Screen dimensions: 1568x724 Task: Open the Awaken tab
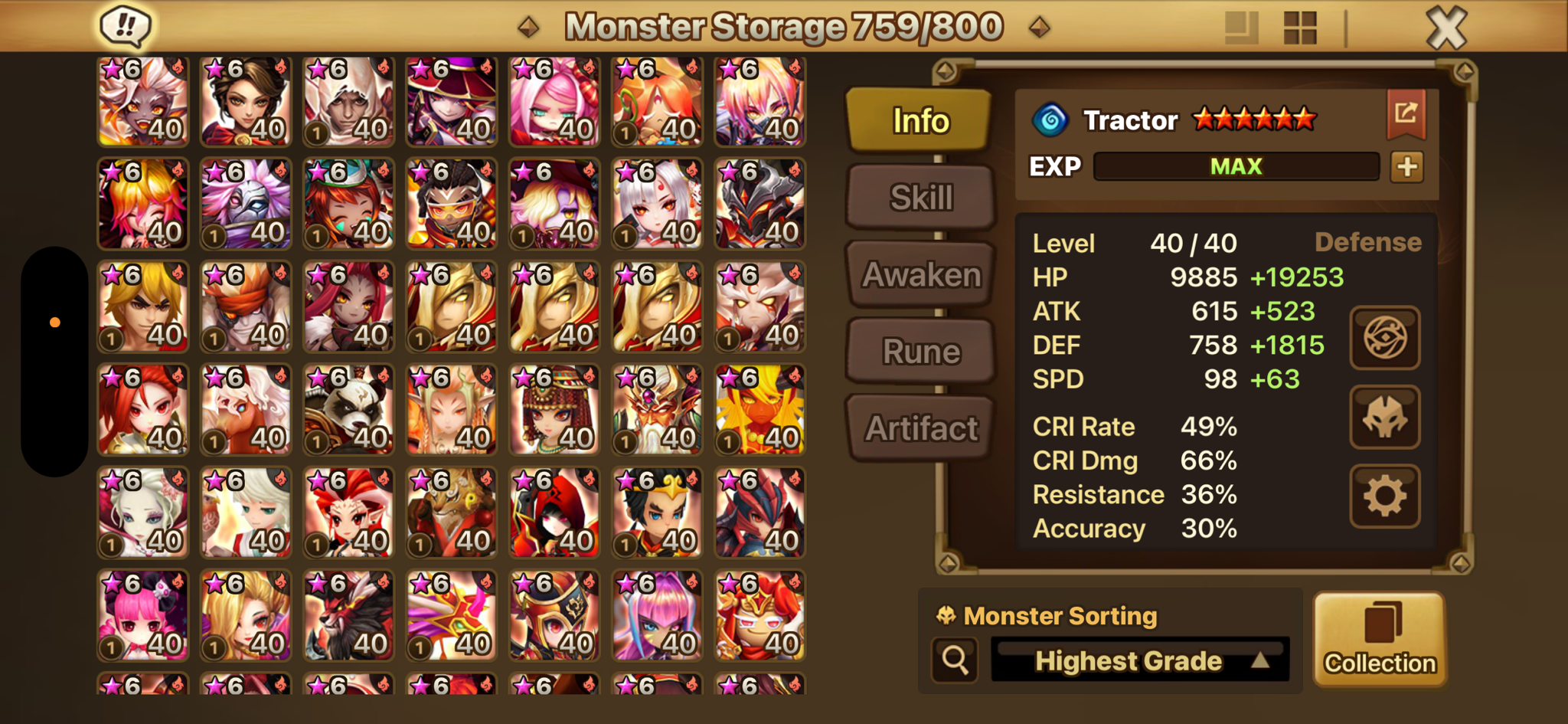[x=921, y=274]
